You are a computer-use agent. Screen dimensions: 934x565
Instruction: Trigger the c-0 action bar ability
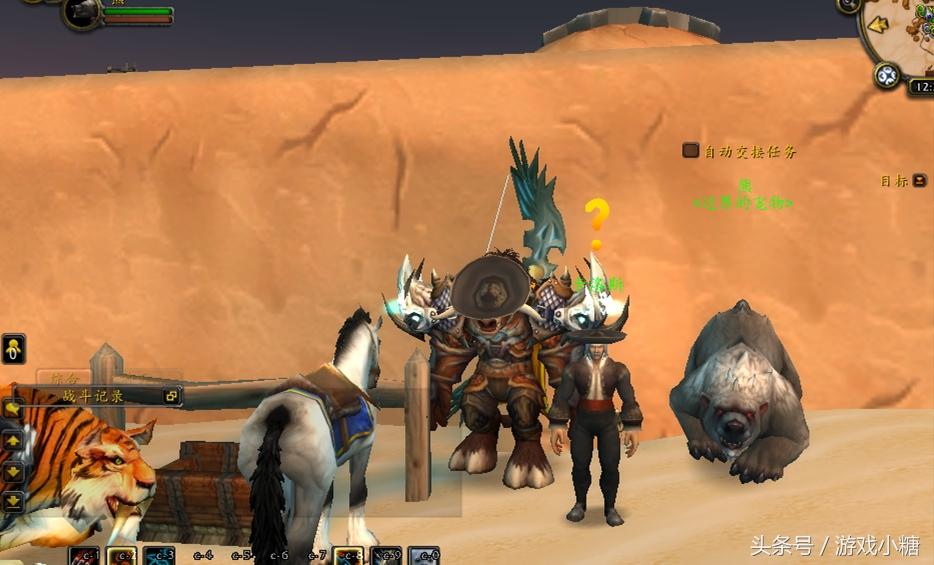(x=425, y=555)
